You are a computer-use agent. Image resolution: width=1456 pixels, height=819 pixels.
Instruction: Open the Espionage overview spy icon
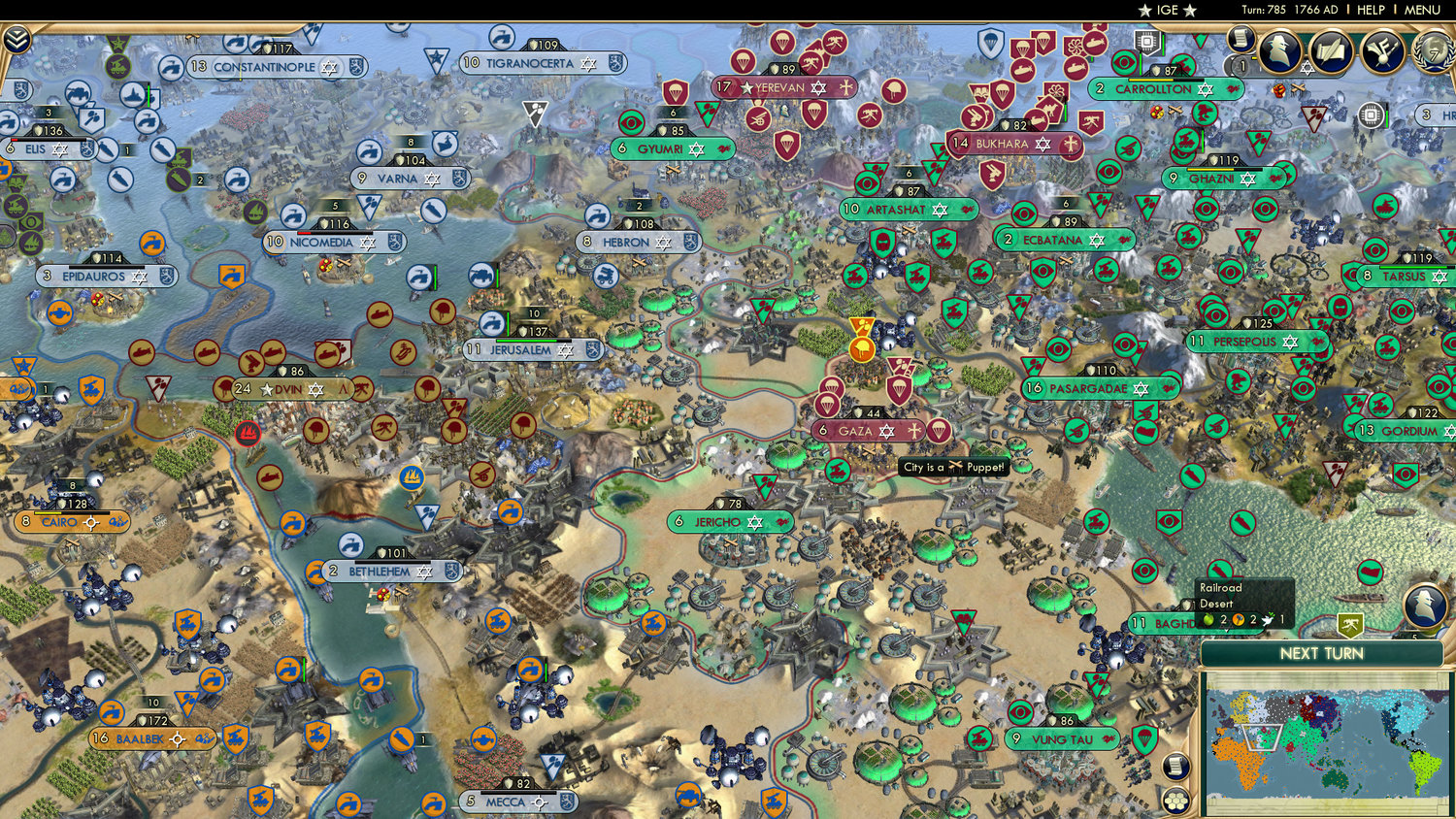click(x=1280, y=51)
